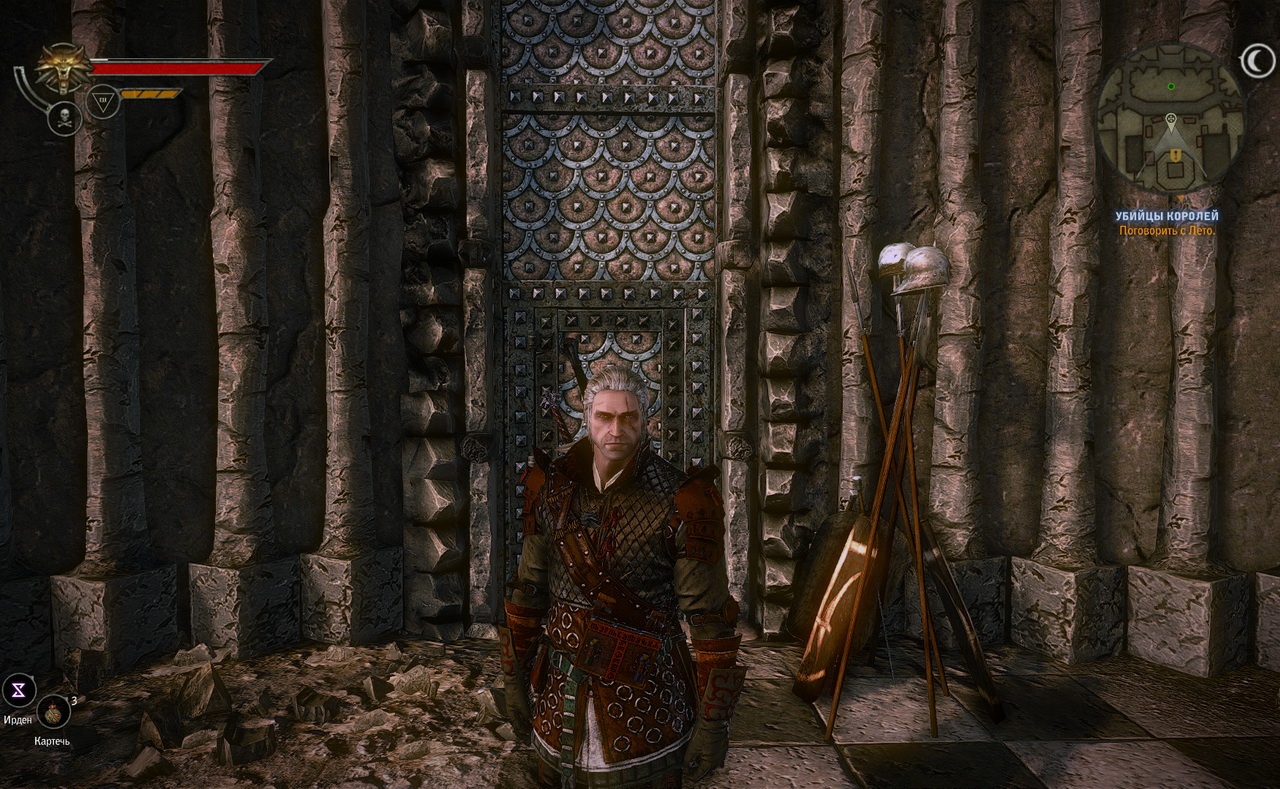This screenshot has width=1280, height=789.
Task: Select the skull and crossbones toxicity icon
Action: pos(64,119)
